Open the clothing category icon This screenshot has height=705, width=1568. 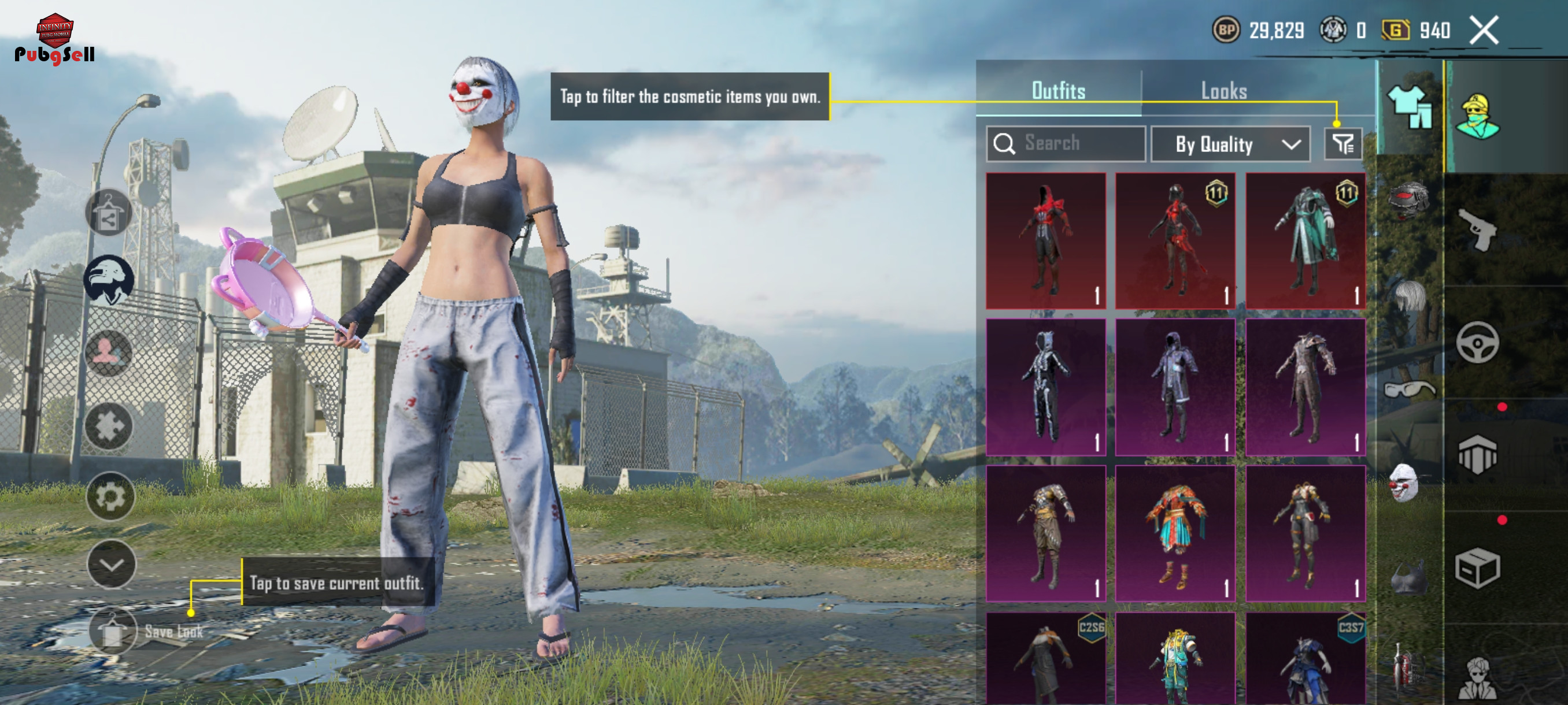tap(1410, 106)
